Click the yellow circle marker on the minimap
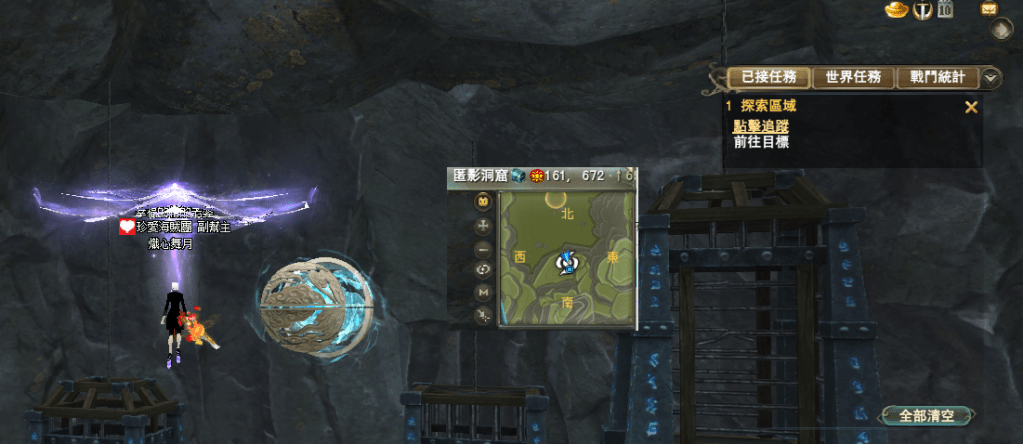The height and width of the screenshot is (444, 1023). click(553, 200)
